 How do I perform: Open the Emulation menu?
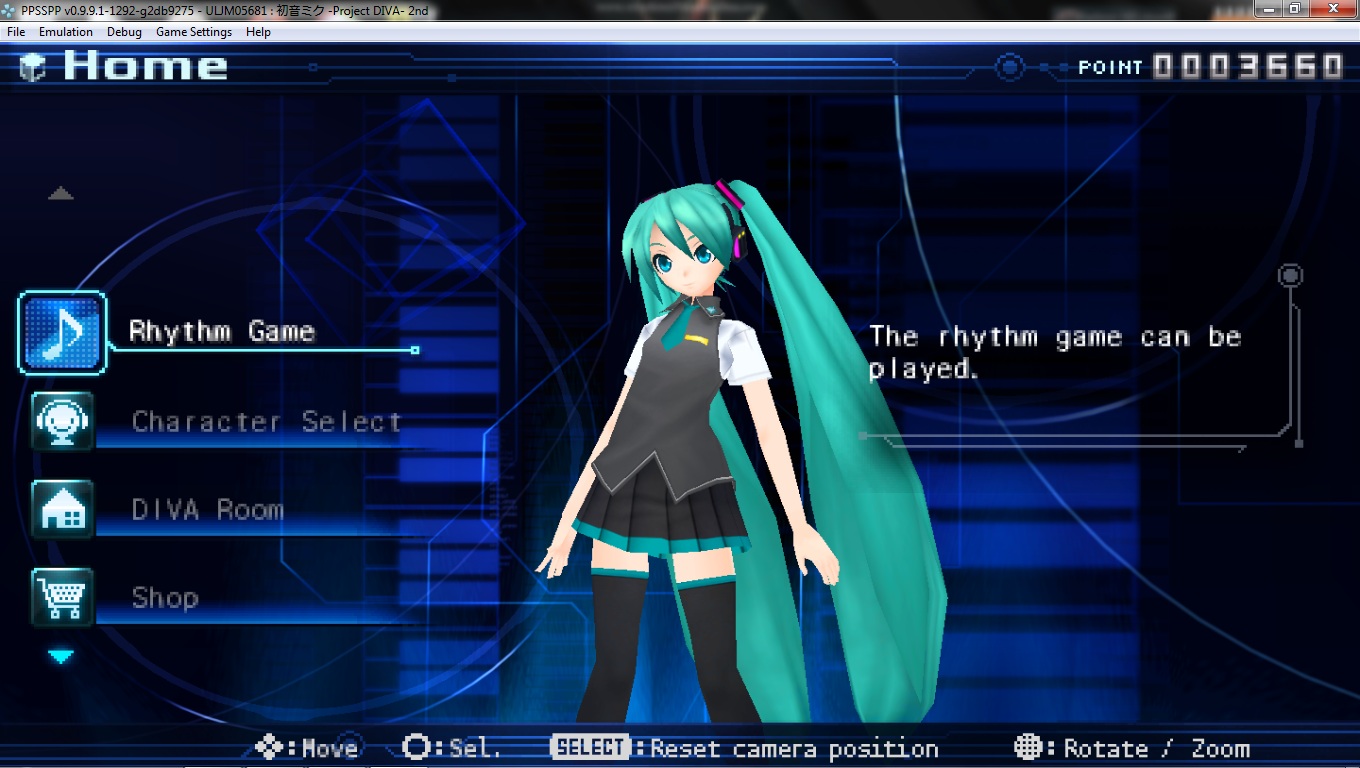(66, 32)
